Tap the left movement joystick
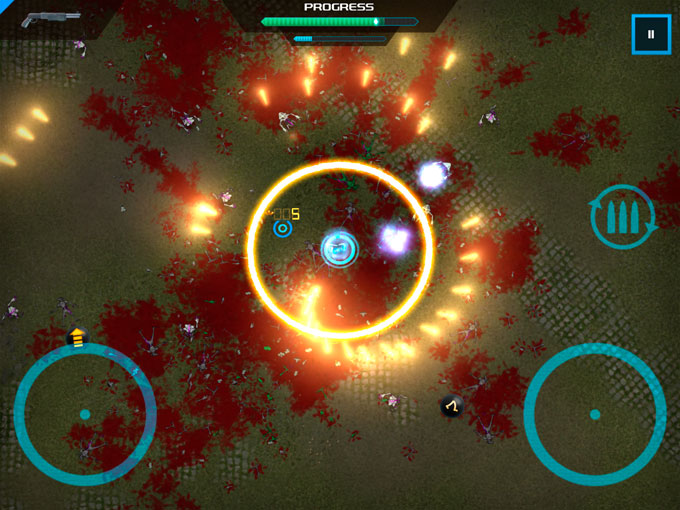Screen dimensions: 680x510 pyautogui.click(x=85, y=414)
